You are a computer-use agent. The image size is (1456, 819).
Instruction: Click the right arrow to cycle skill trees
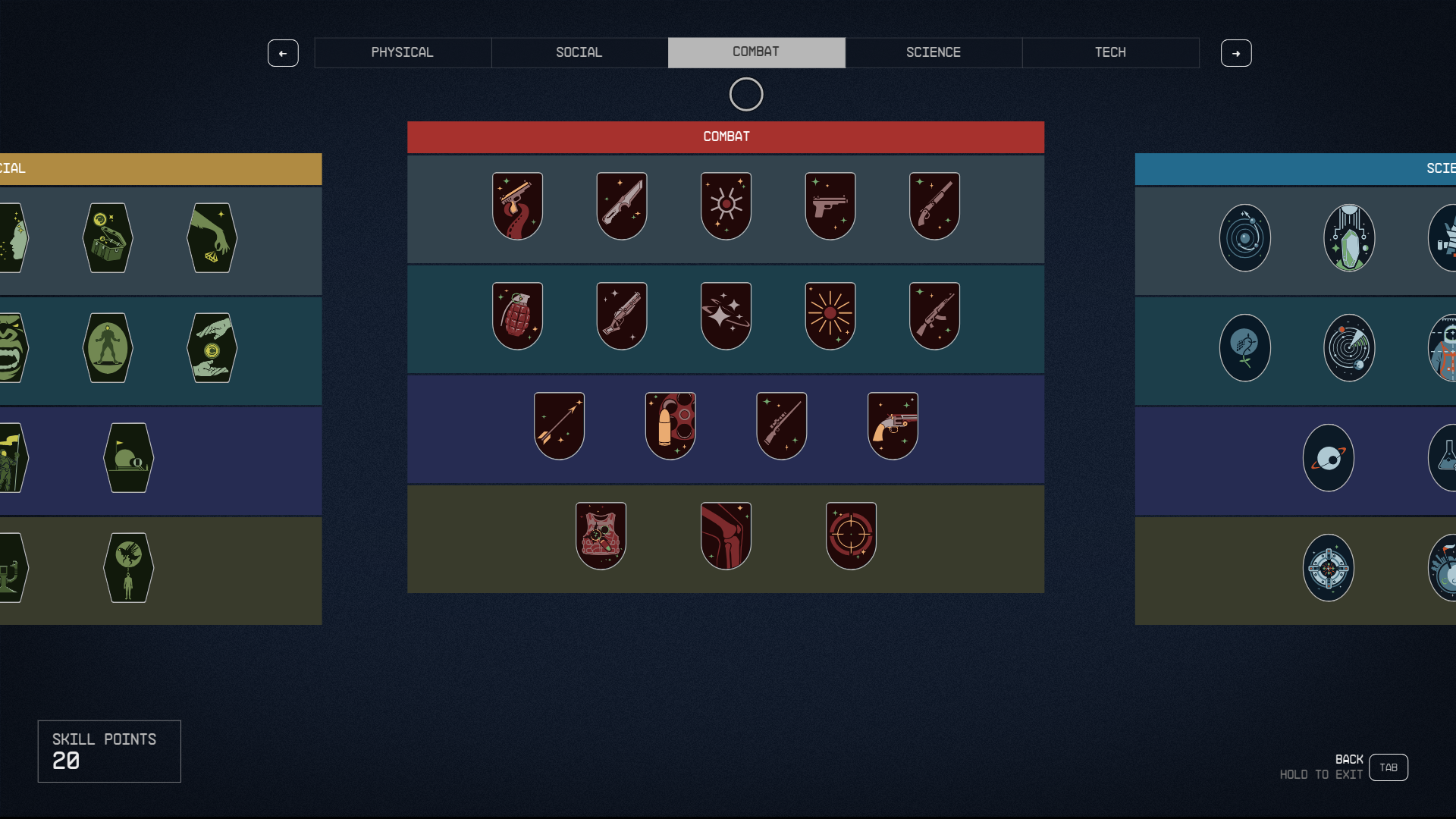tap(1236, 53)
